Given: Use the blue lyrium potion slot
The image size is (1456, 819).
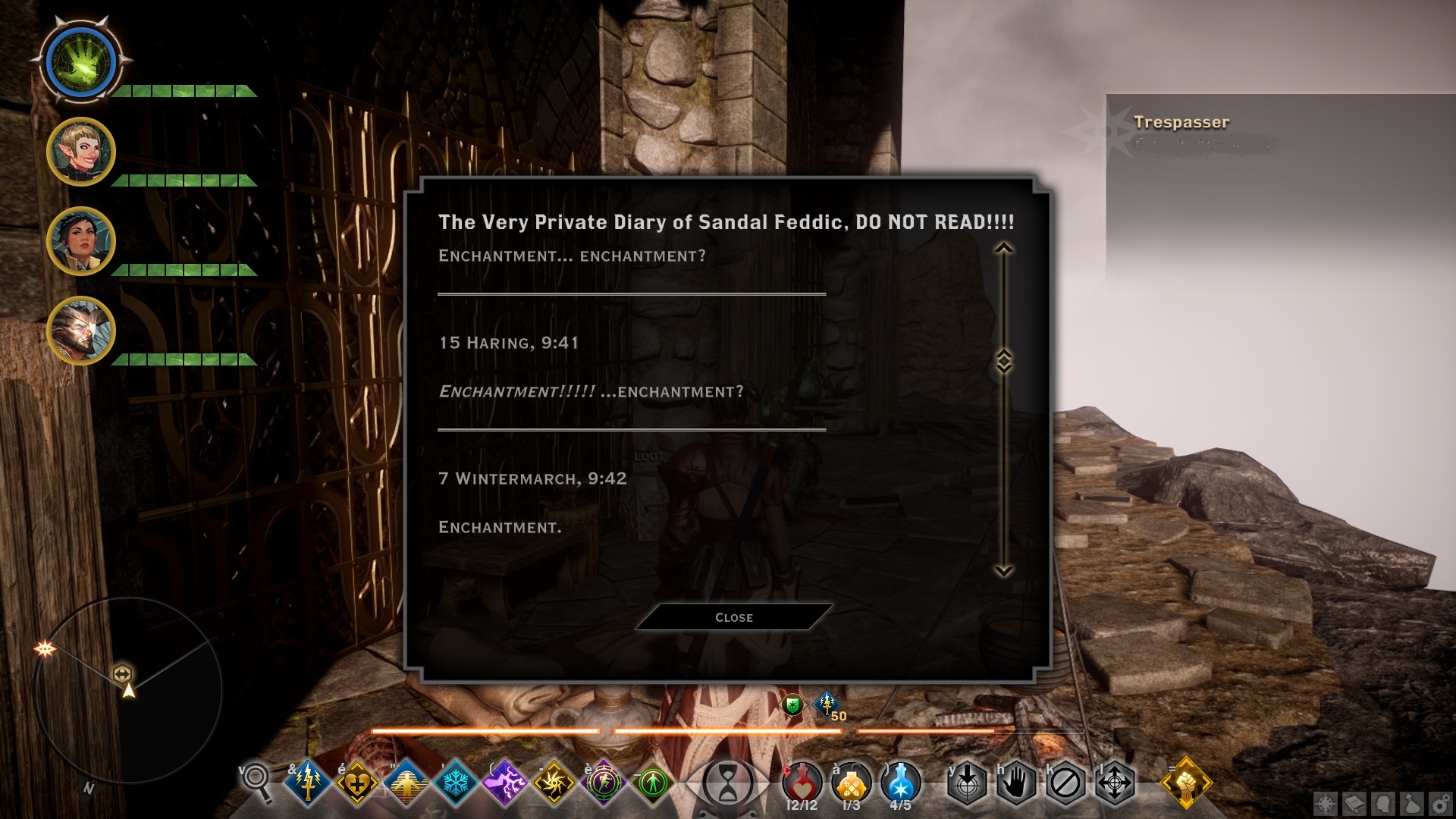Looking at the screenshot, I should (x=901, y=783).
